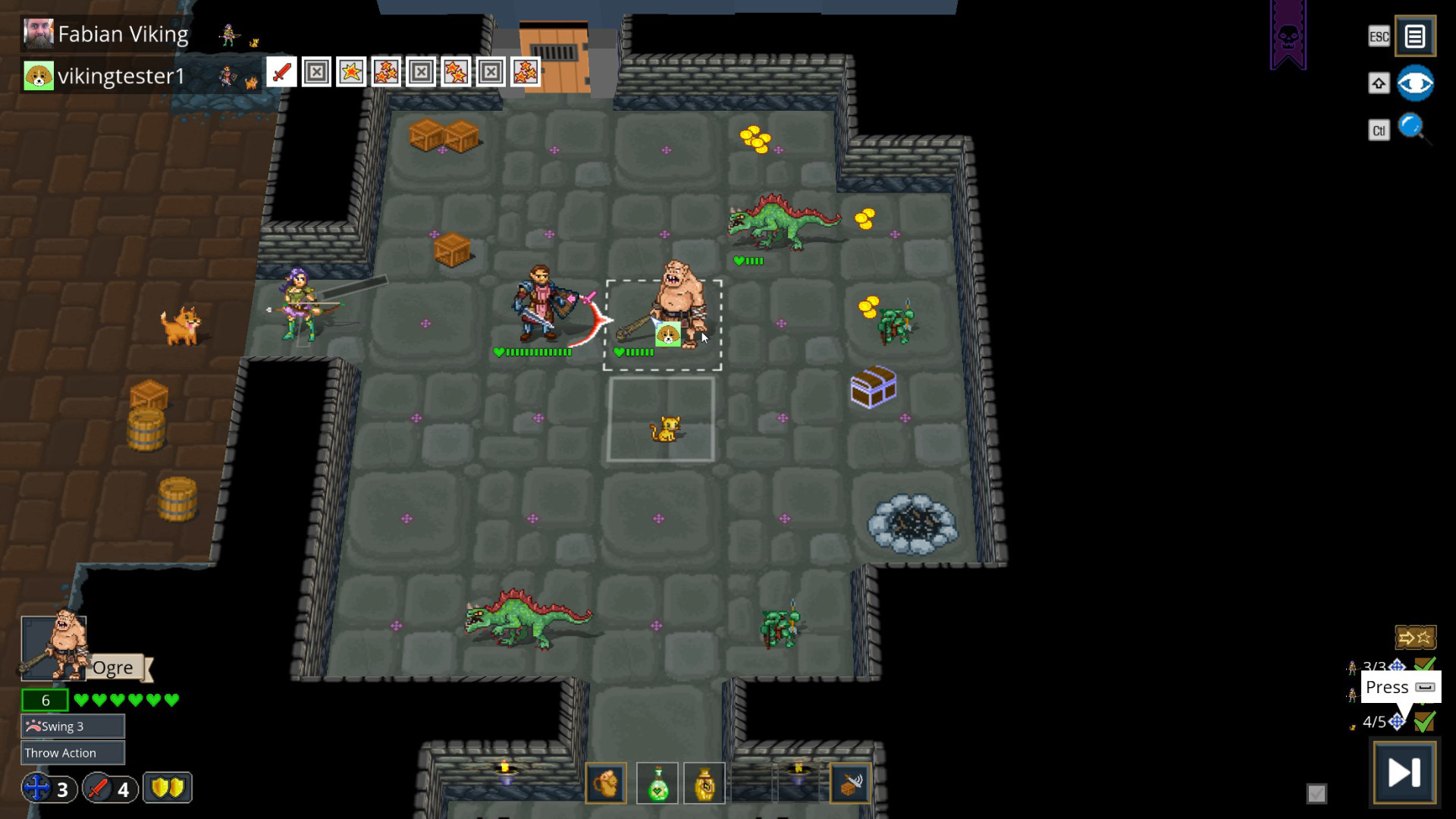The image size is (1456, 819).
Task: Click the mouse idol item slot
Action: point(604,783)
